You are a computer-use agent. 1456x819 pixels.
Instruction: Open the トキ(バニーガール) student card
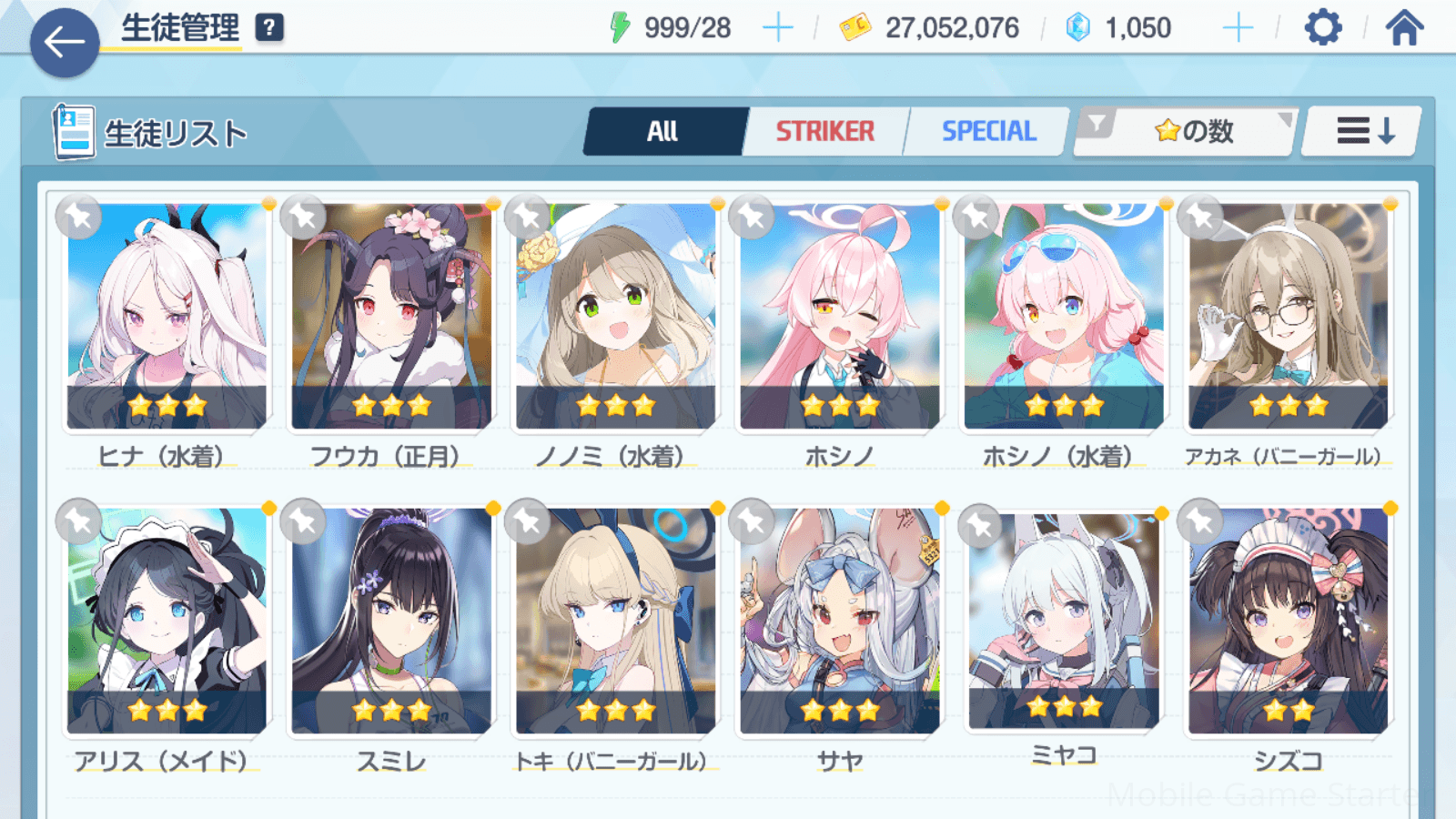(x=615, y=621)
